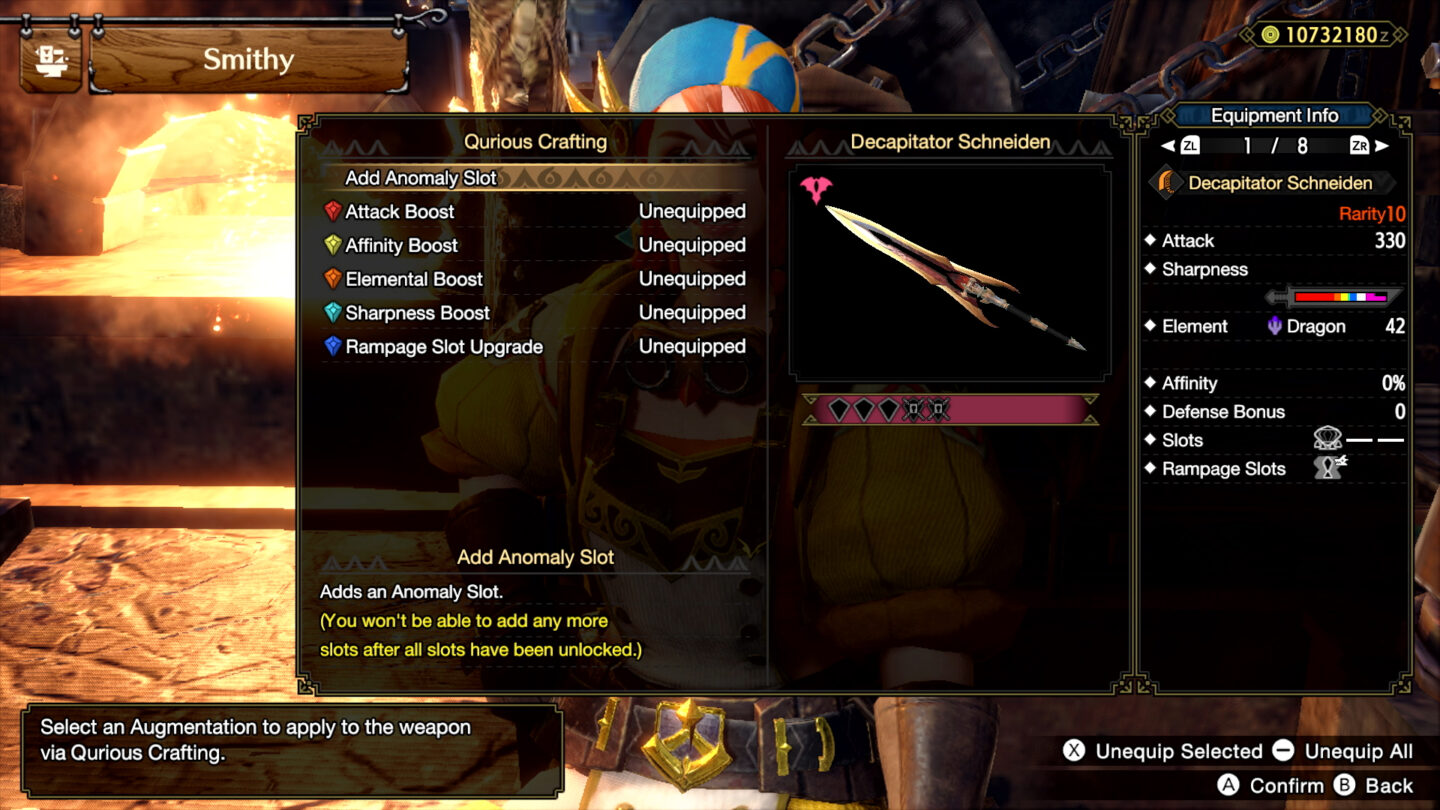The height and width of the screenshot is (810, 1440).
Task: Select the blue Rampage Slot Upgrade jewel icon
Action: (x=333, y=347)
